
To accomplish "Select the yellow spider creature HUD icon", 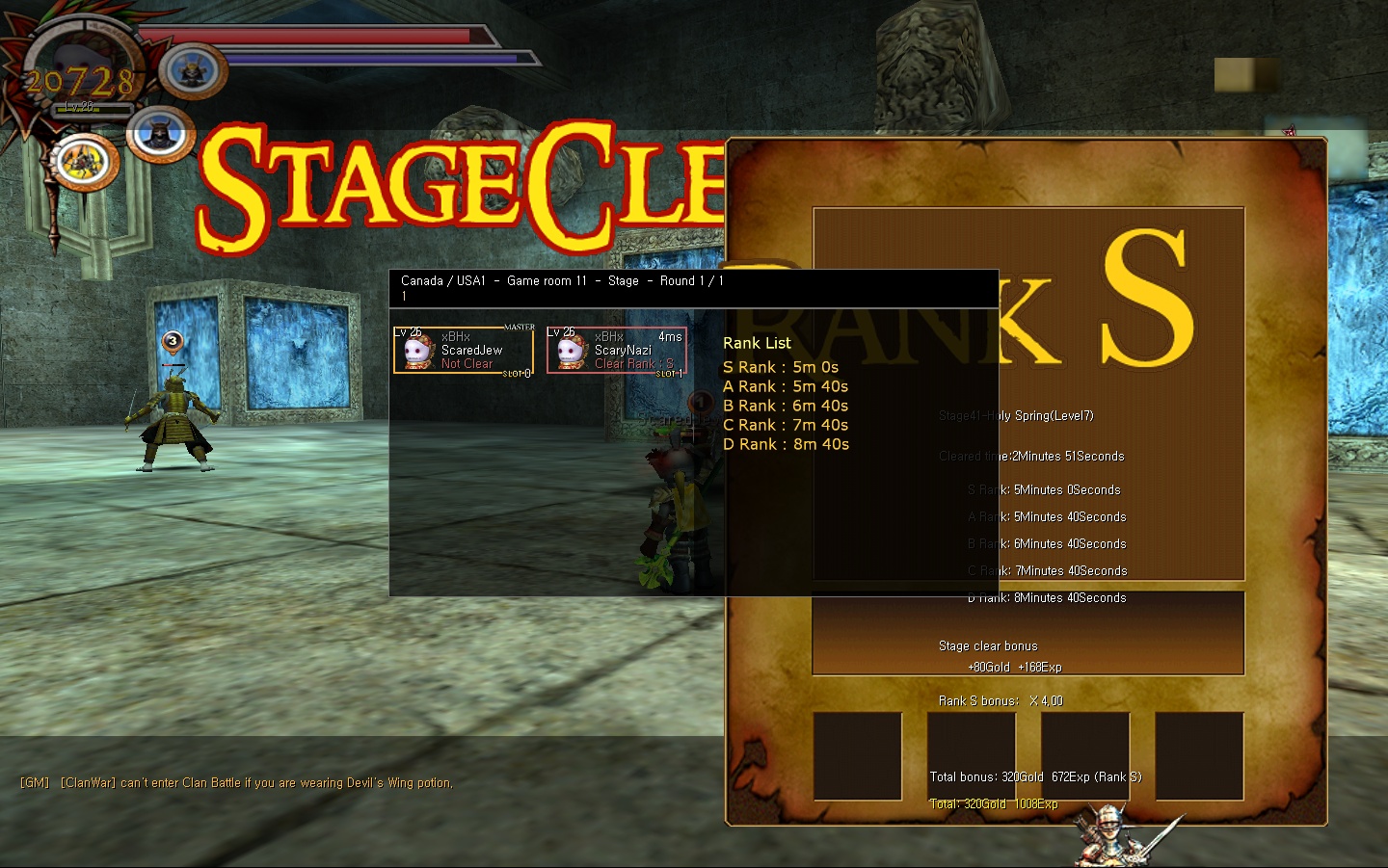I will pyautogui.click(x=85, y=161).
